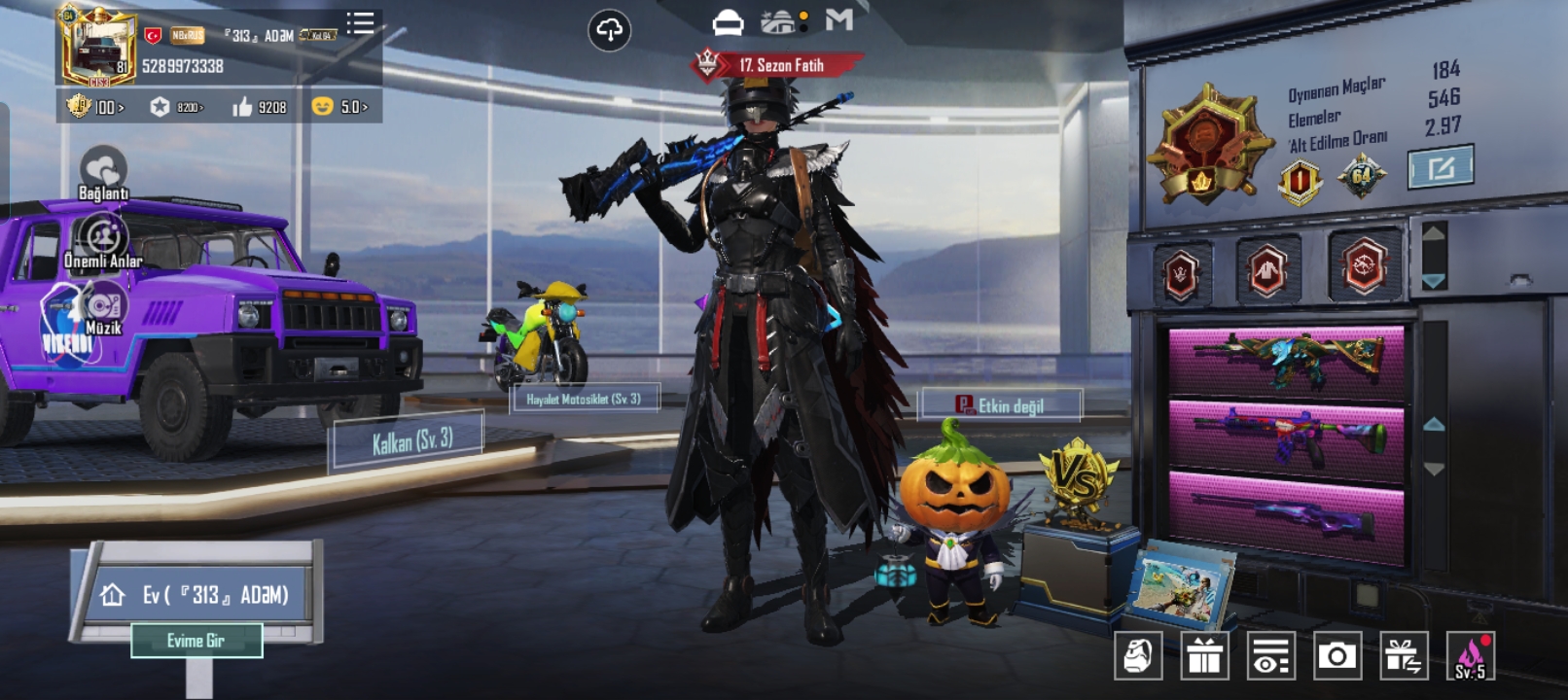This screenshot has height=700, width=1568.
Task: Open the cloud upload icon at top center
Action: coord(610,28)
